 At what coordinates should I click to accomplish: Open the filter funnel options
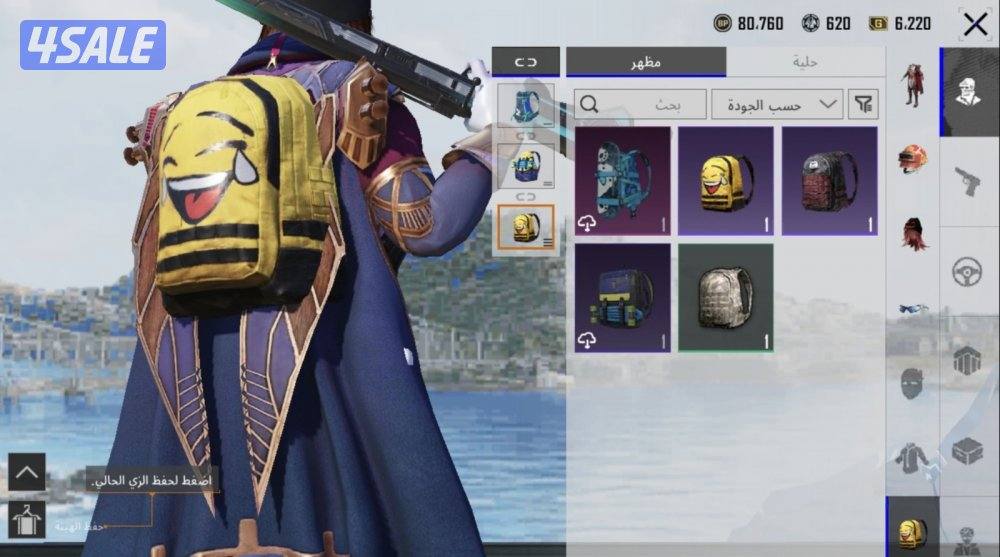click(861, 104)
